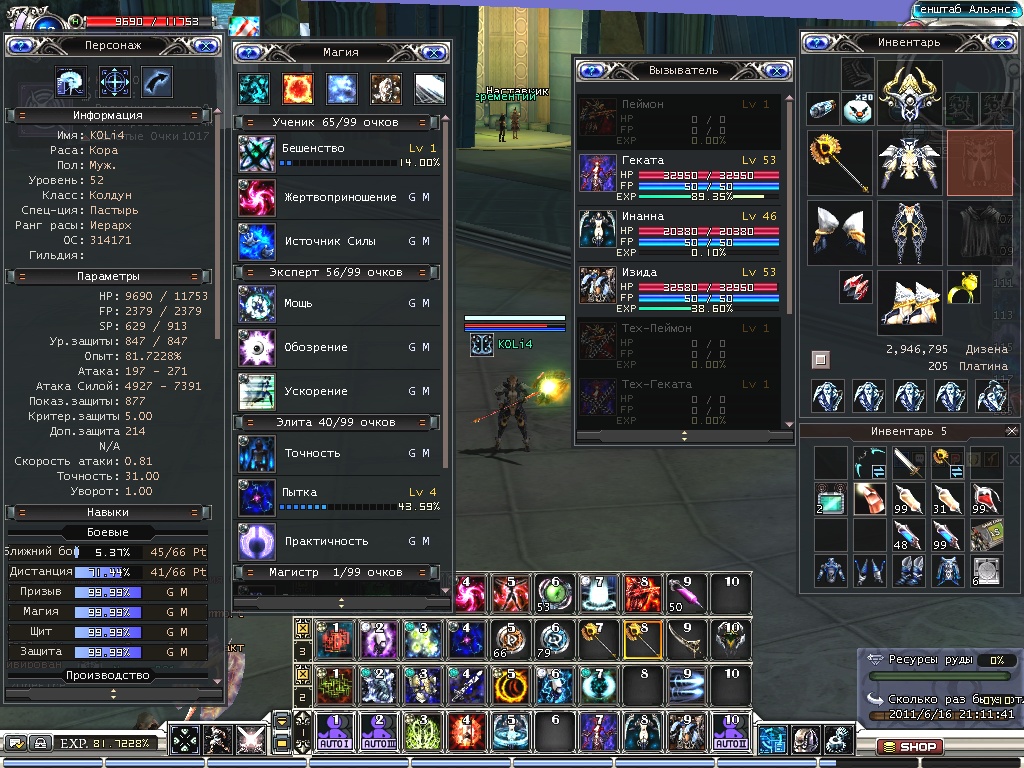
Task: Pick the sword item in Инвентарь 5
Action: (x=909, y=462)
